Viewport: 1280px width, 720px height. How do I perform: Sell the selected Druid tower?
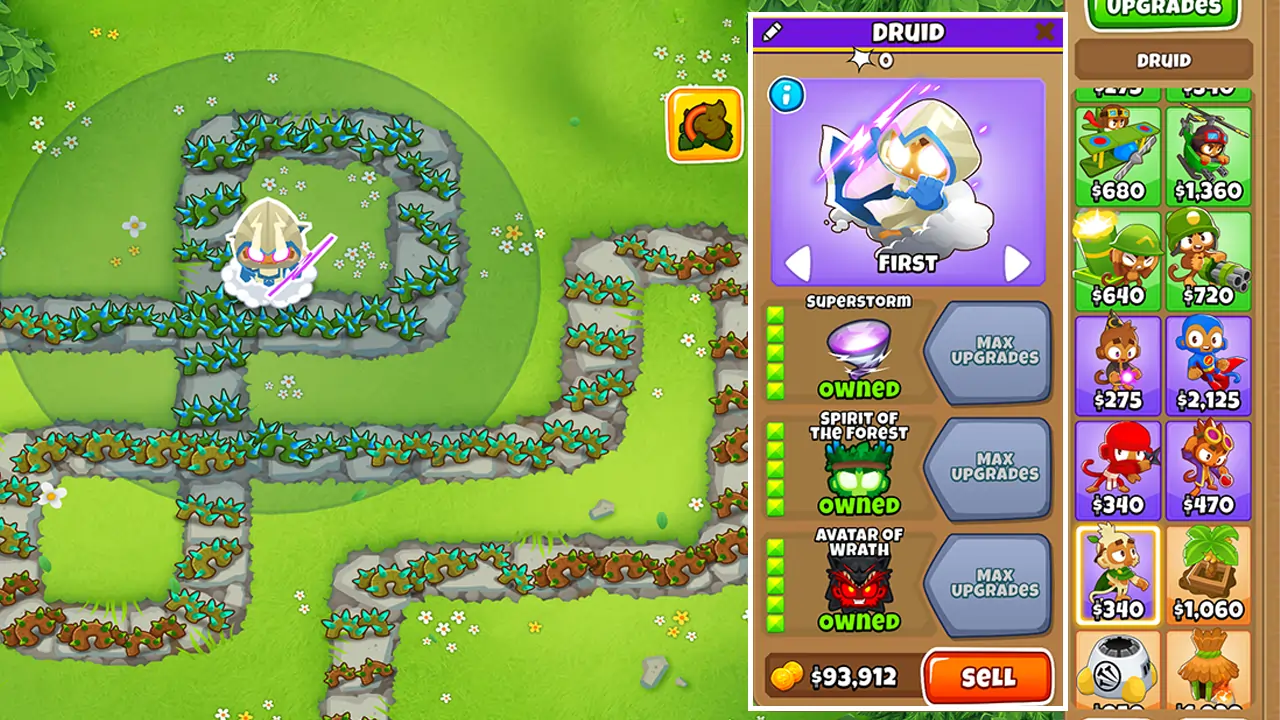987,675
